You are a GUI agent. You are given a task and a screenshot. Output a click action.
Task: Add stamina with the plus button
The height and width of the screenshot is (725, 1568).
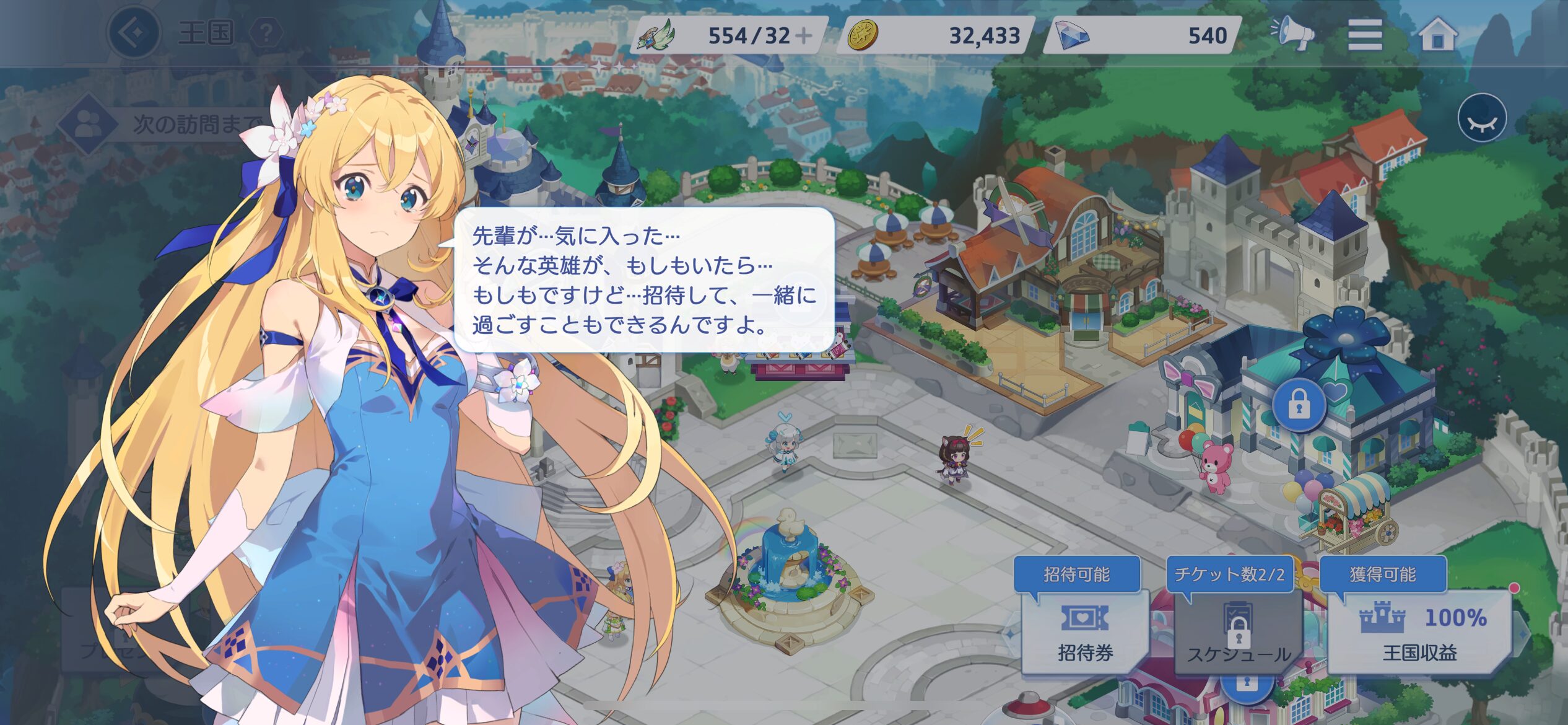(804, 35)
